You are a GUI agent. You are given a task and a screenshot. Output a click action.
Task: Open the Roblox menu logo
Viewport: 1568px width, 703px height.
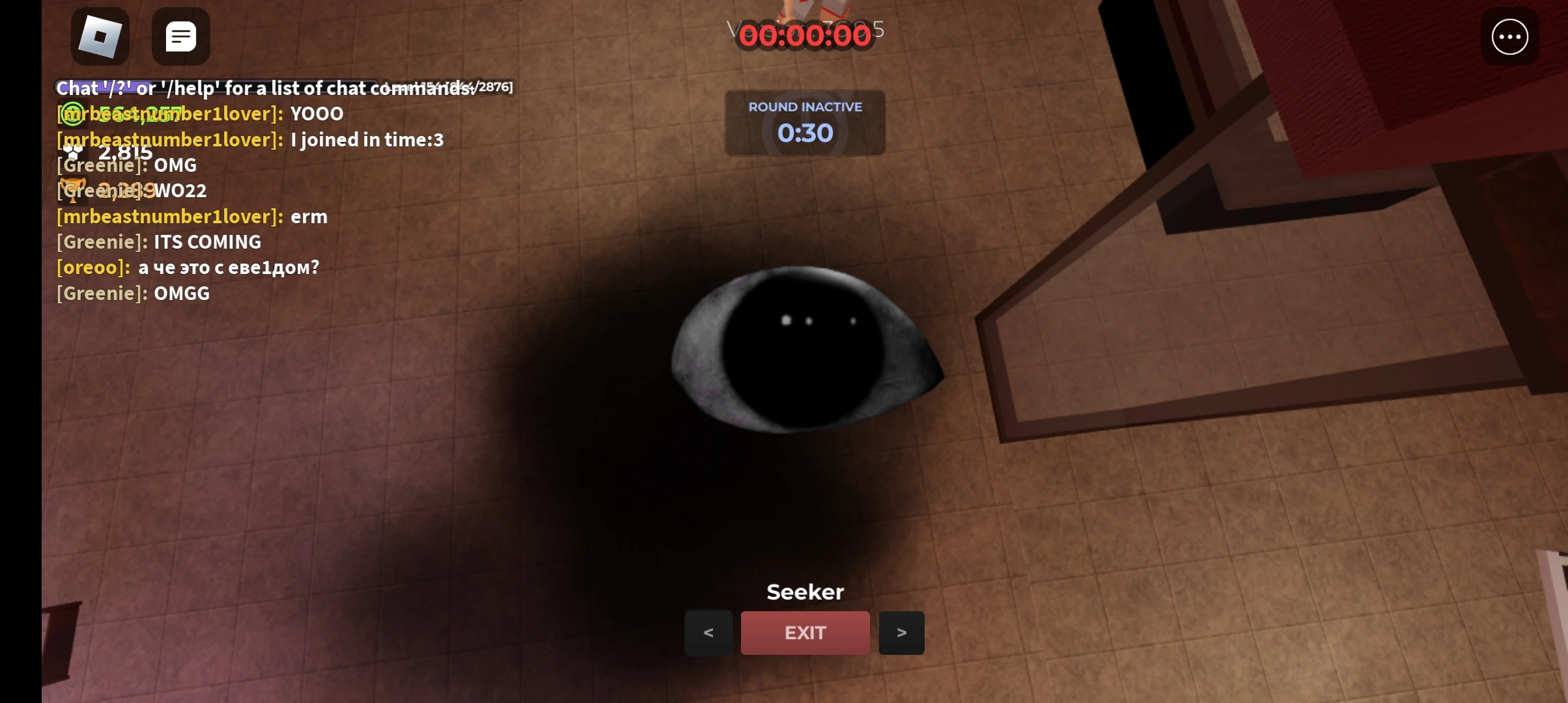pyautogui.click(x=99, y=36)
